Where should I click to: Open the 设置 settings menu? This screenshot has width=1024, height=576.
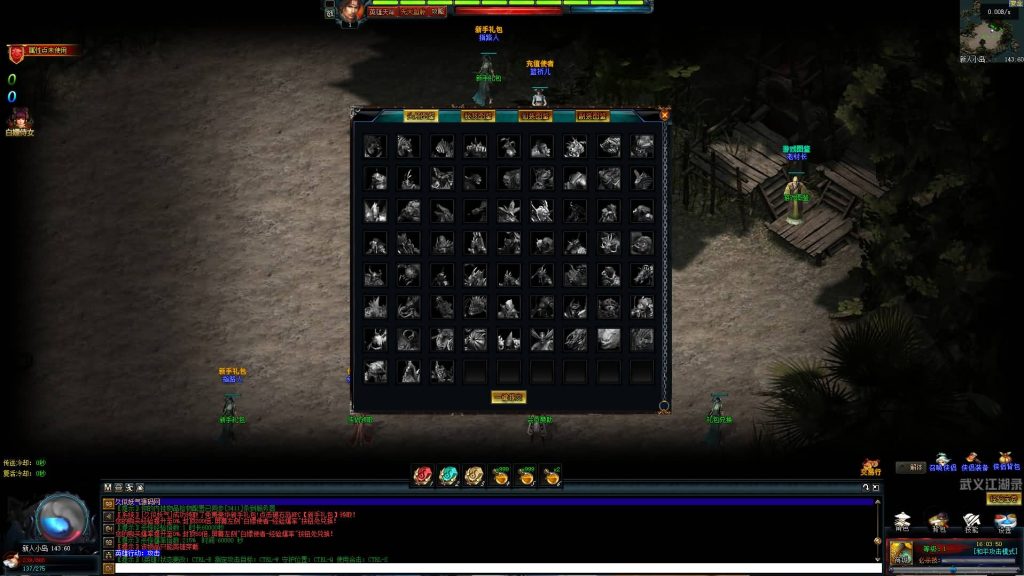click(x=1005, y=521)
